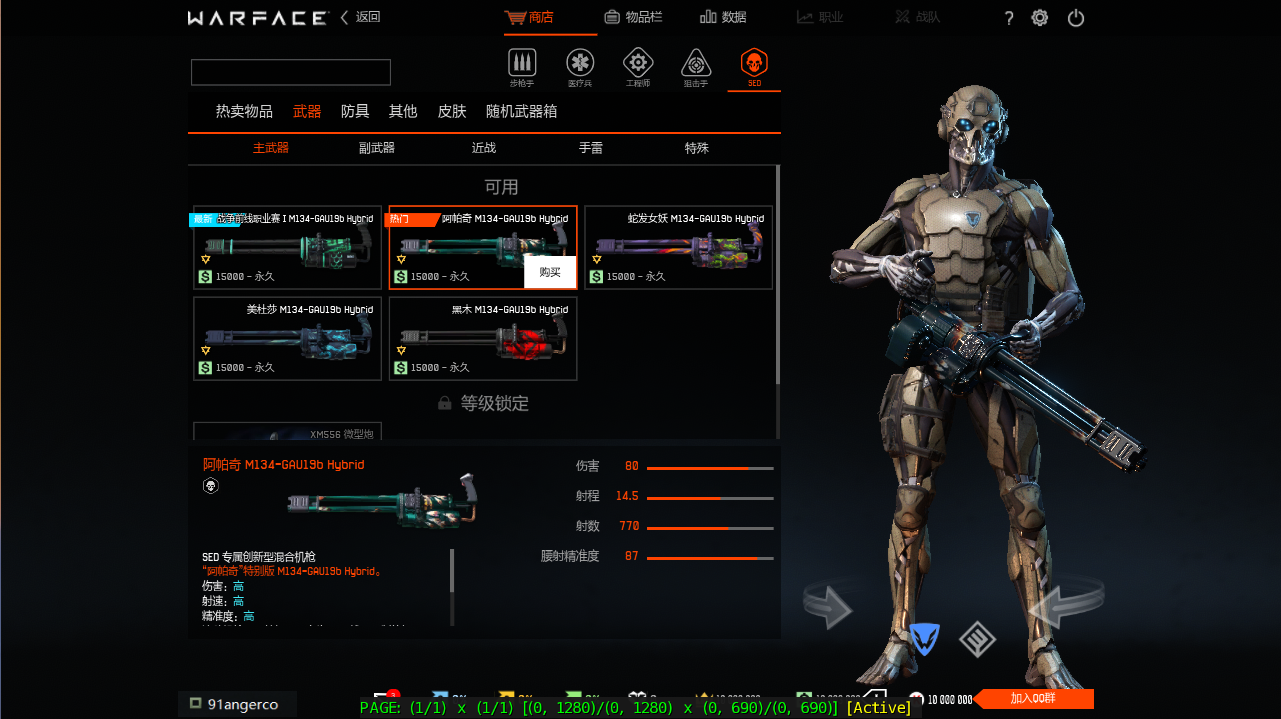This screenshot has height=719, width=1281.
Task: Open the gear settings icon
Action: 1040,18
